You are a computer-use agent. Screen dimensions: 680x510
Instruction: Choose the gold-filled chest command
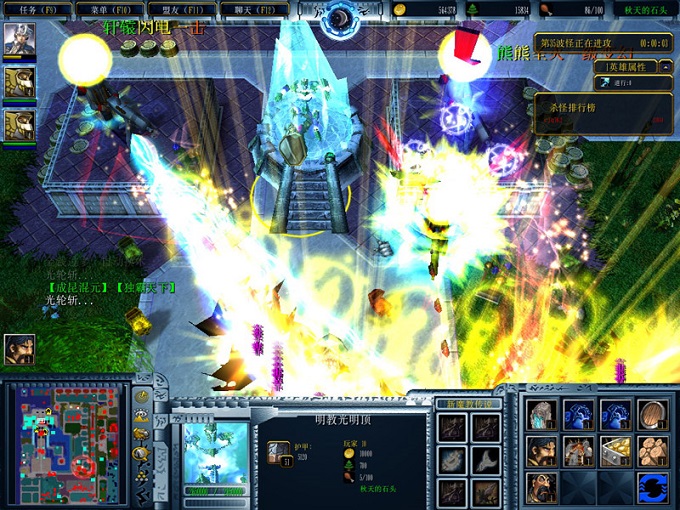(616, 451)
